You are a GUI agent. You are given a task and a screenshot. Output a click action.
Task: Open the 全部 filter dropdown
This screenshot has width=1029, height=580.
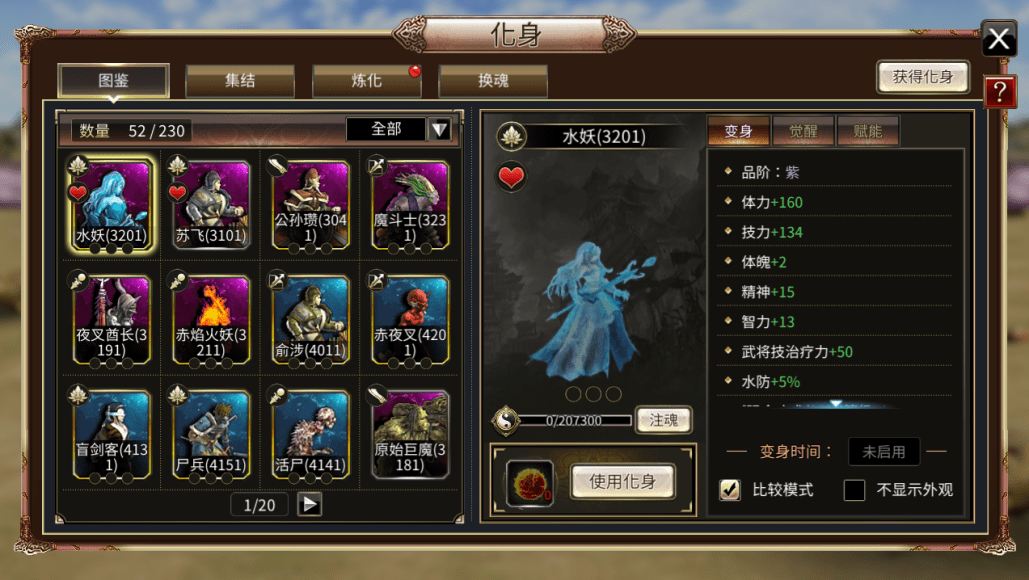coord(440,129)
